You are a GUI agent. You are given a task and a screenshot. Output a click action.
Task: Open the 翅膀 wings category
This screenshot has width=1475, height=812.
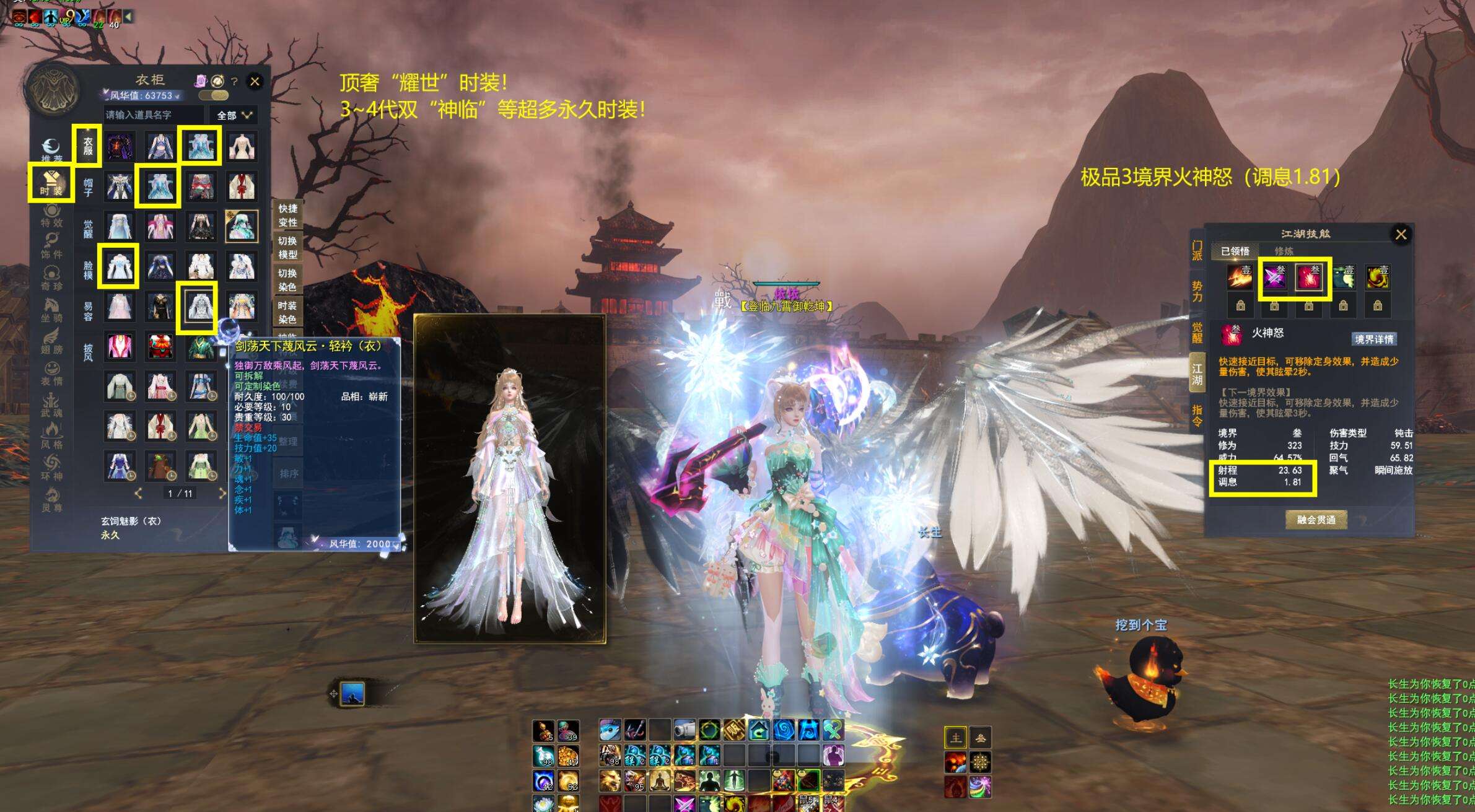[52, 341]
